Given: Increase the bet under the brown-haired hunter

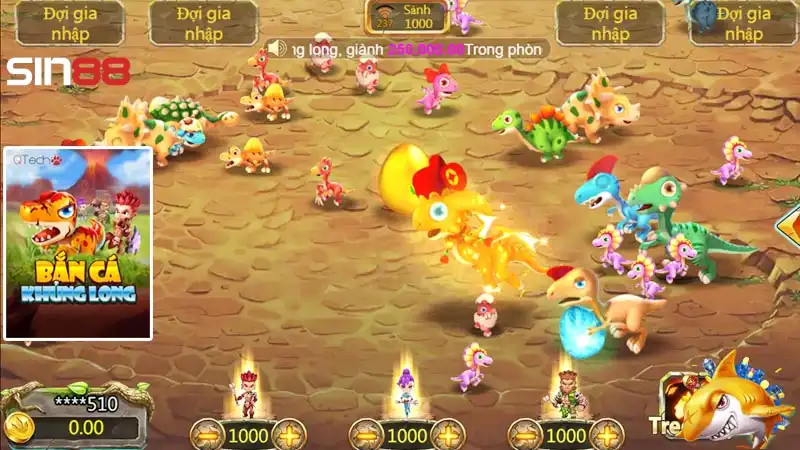Looking at the screenshot, I should [606, 436].
